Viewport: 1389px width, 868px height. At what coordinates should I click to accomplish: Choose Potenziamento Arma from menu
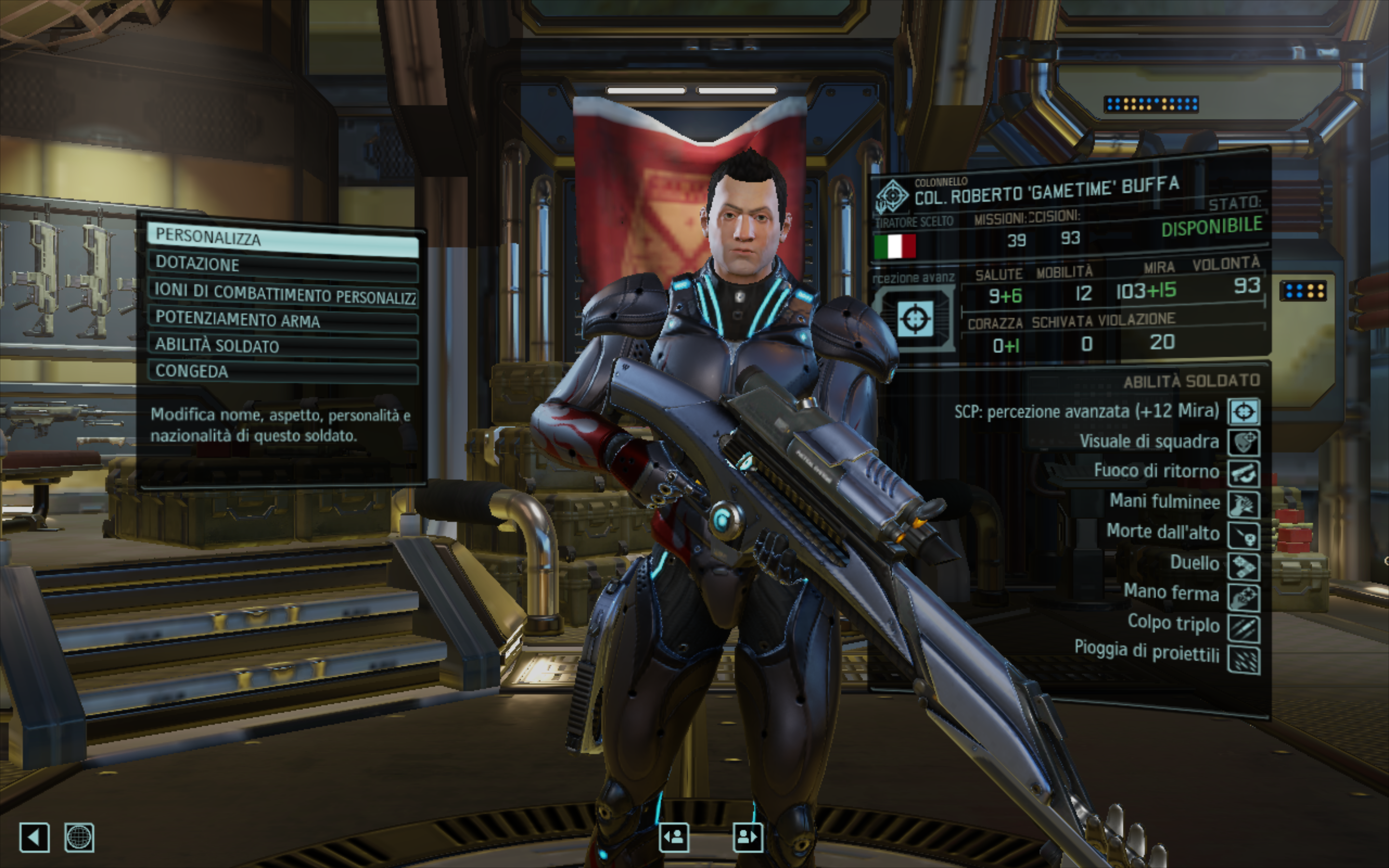click(283, 320)
